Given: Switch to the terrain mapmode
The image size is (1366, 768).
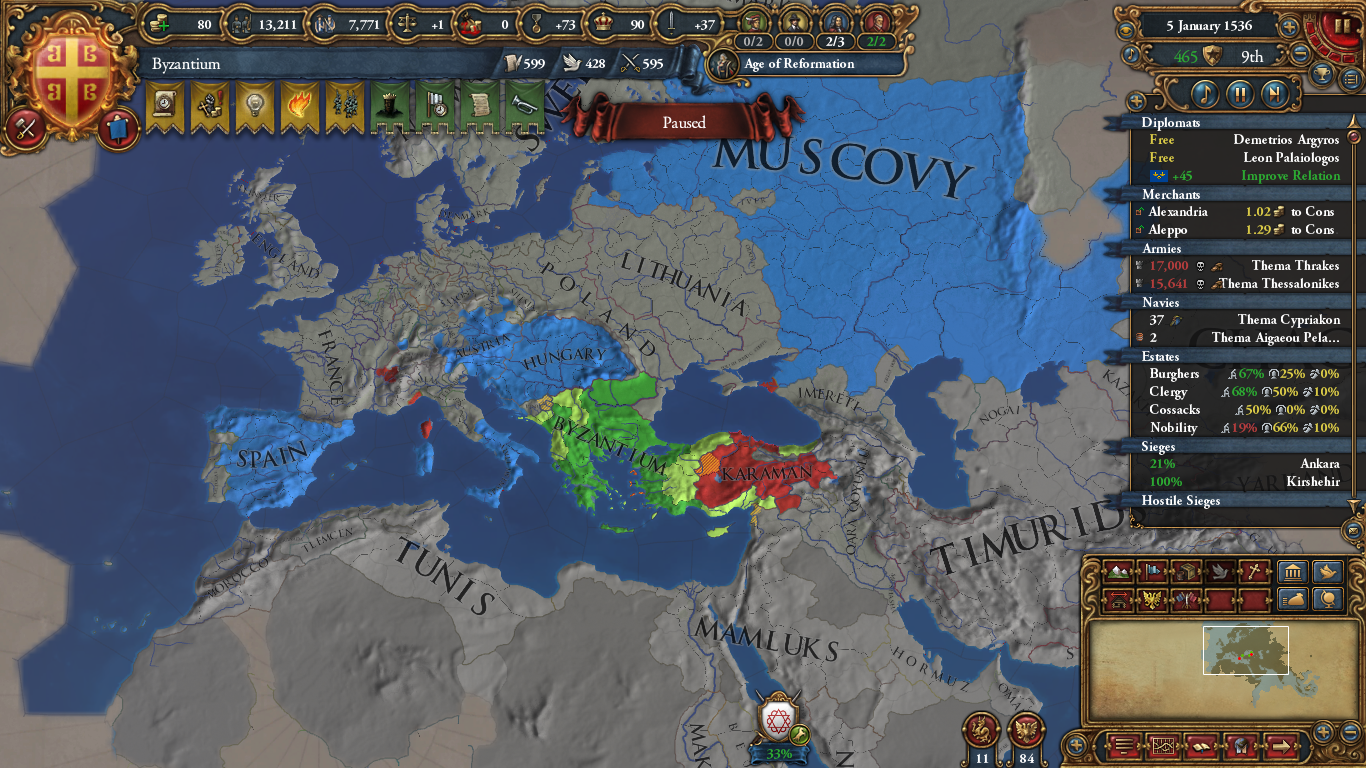Looking at the screenshot, I should [x=1118, y=572].
